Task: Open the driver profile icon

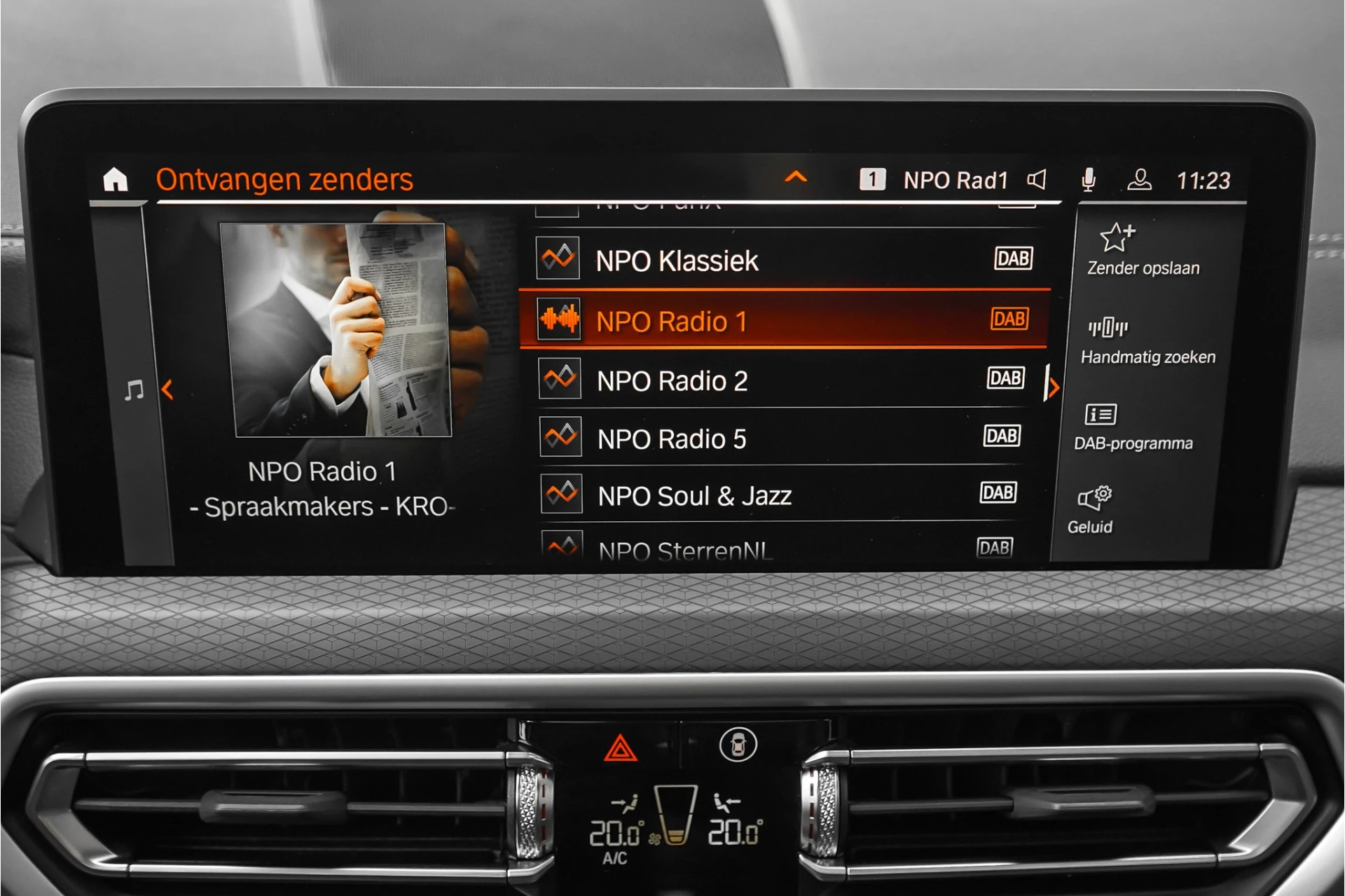Action: [x=1140, y=181]
